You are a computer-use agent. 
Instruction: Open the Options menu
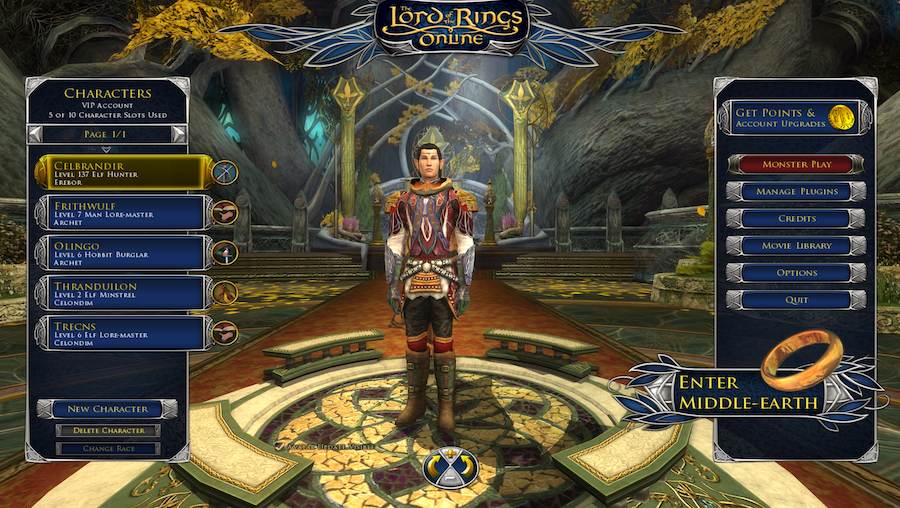coord(795,272)
